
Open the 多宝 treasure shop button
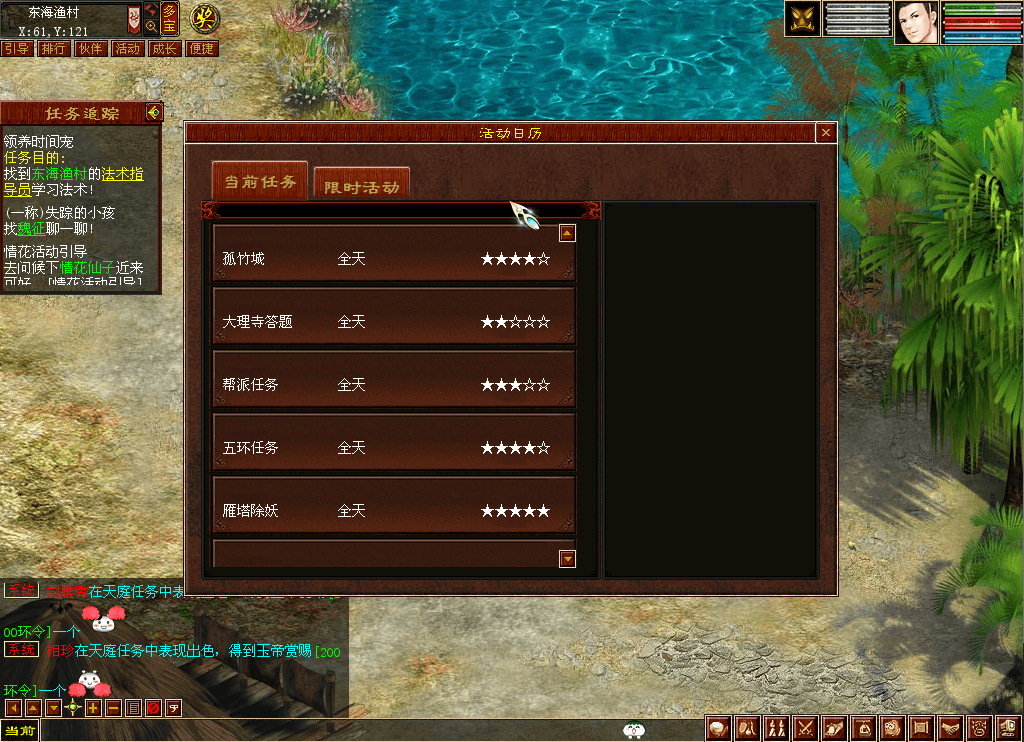[x=169, y=18]
